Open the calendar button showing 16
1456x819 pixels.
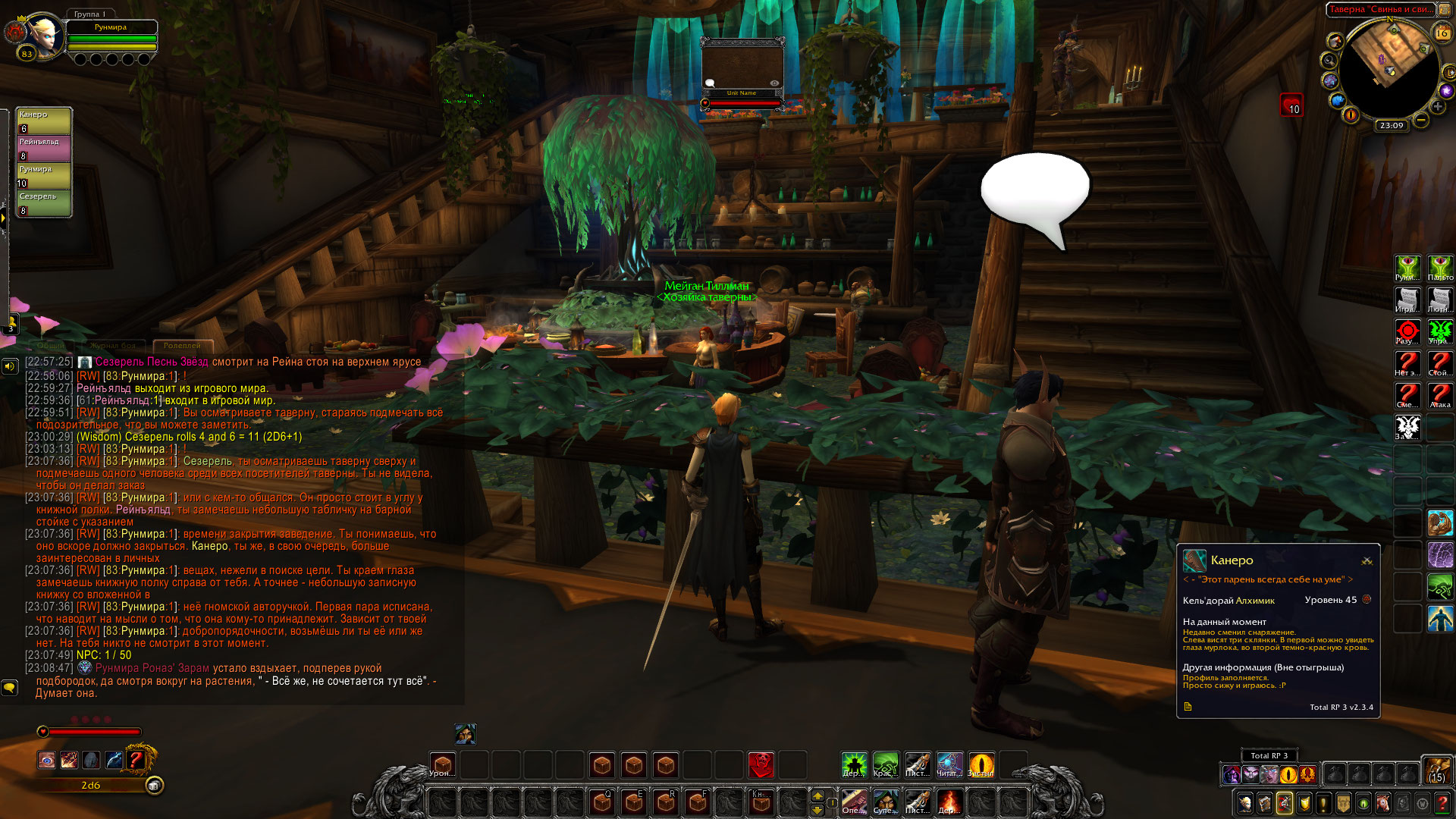(x=1442, y=33)
